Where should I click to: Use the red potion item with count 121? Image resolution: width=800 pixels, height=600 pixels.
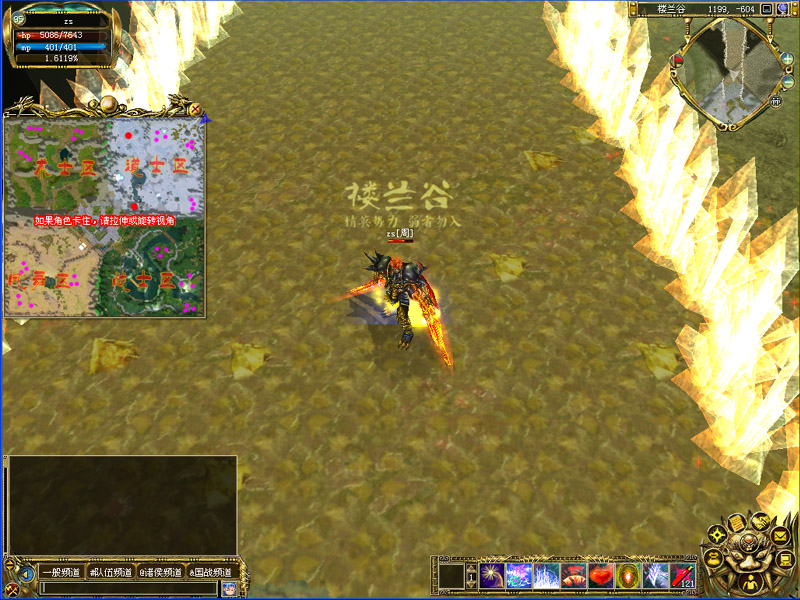click(682, 576)
